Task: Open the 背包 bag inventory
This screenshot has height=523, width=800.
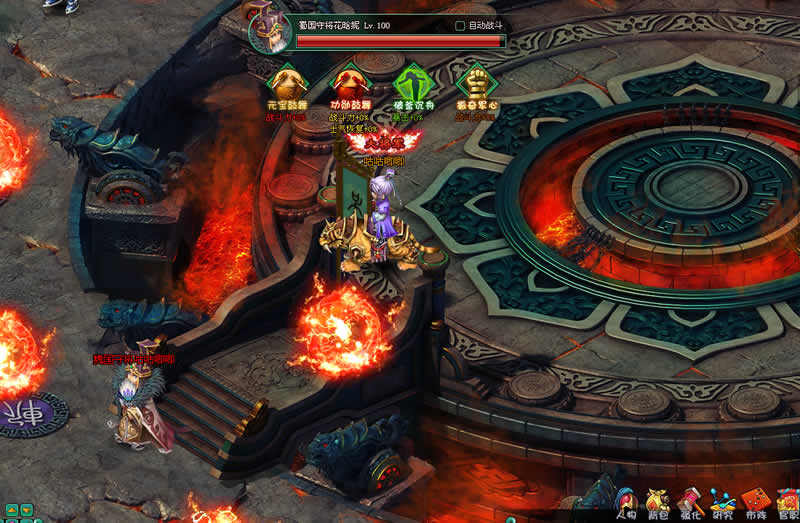Action: tap(658, 503)
